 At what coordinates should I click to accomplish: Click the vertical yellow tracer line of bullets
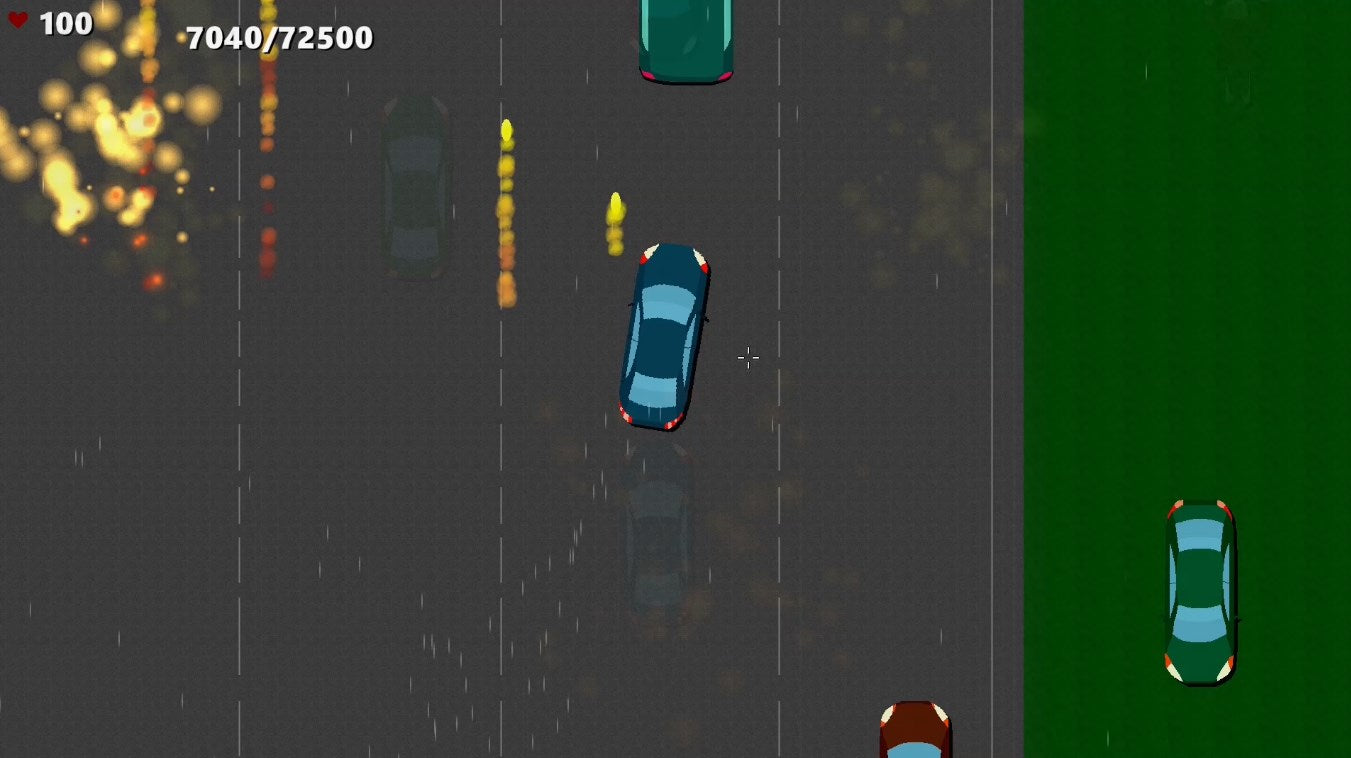click(x=505, y=210)
